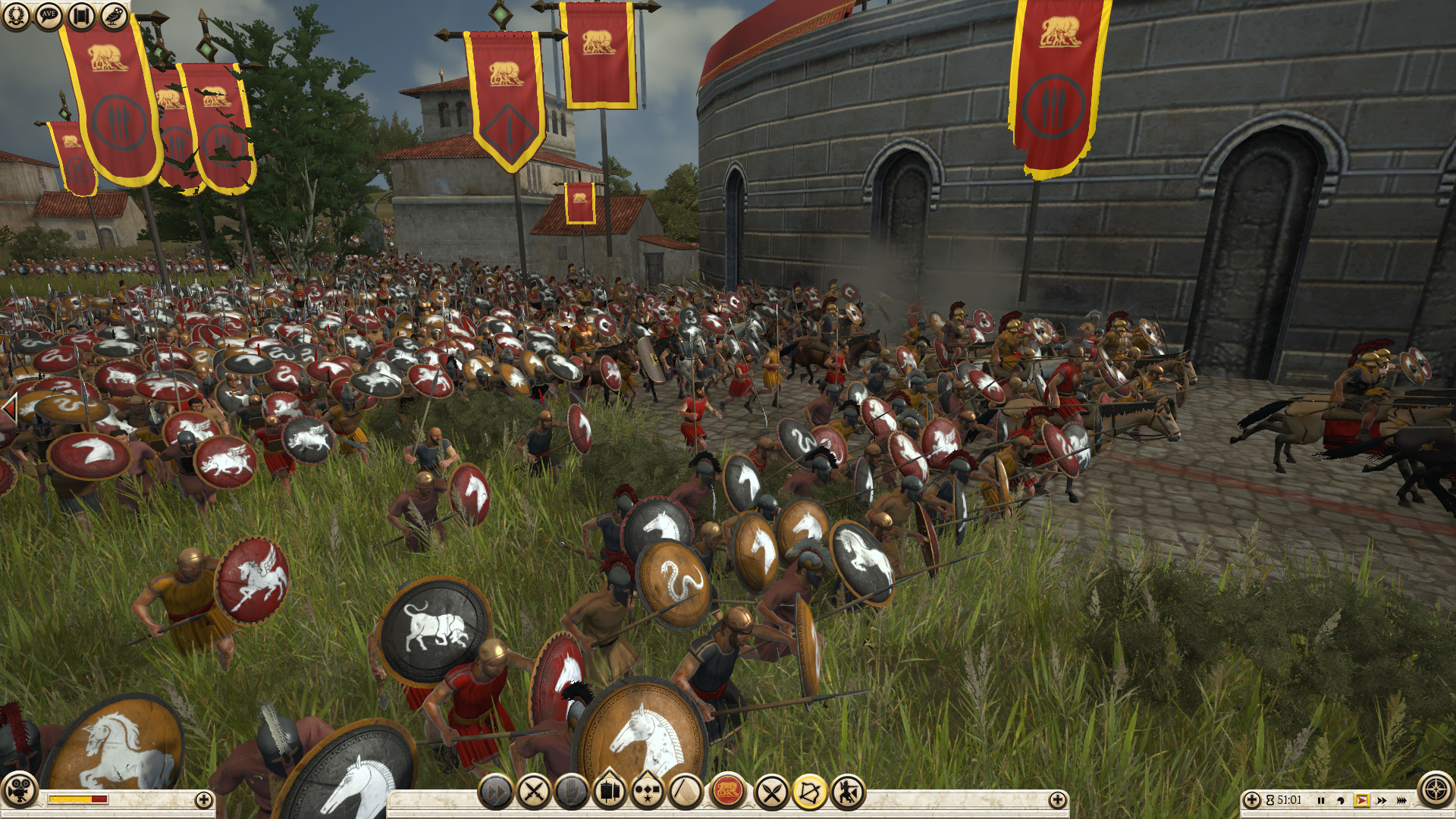The image size is (1456, 819).
Task: Open the two banners group button
Action: pyautogui.click(x=610, y=793)
